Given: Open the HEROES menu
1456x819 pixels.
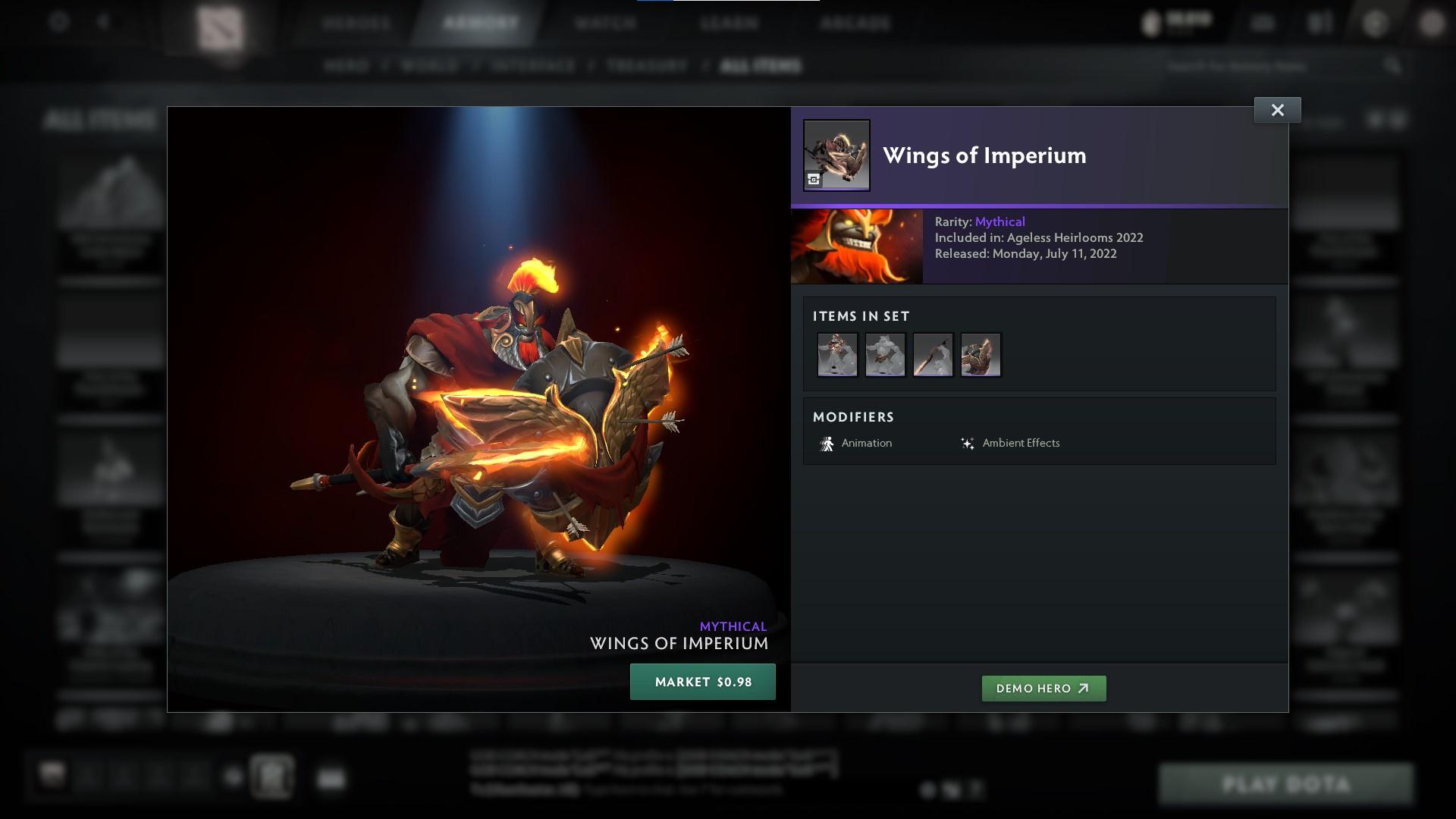Looking at the screenshot, I should coord(356,23).
